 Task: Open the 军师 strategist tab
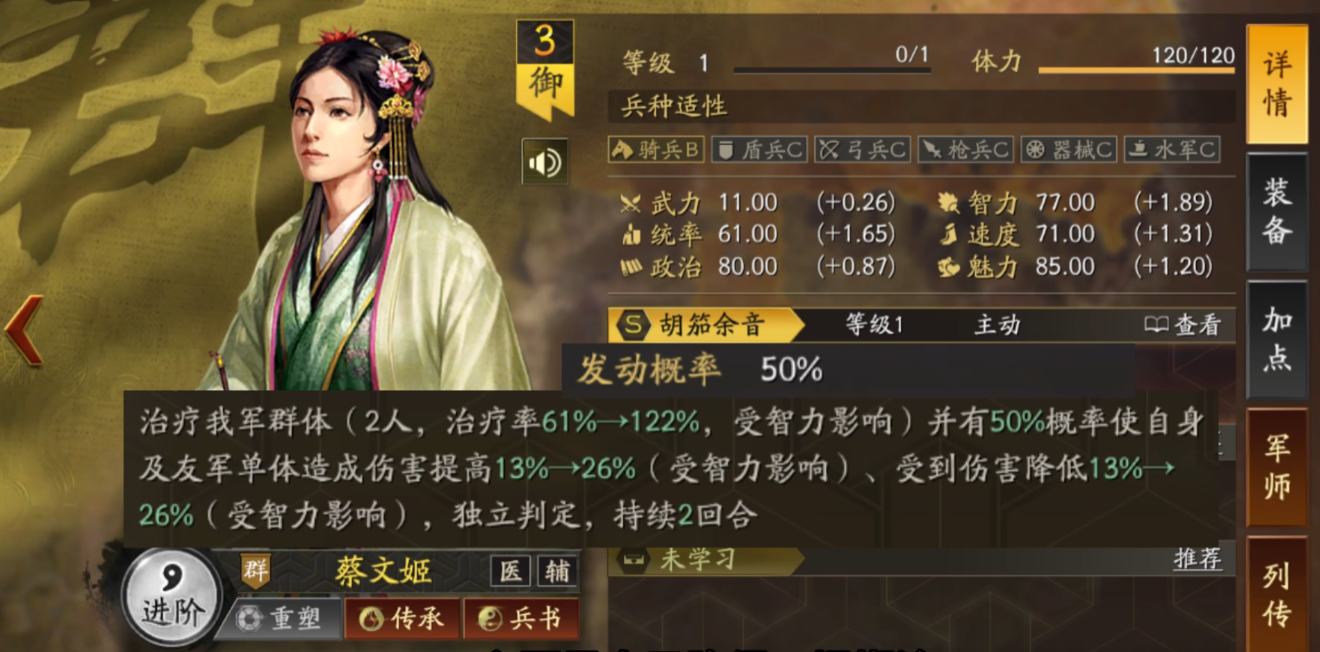[1276, 467]
